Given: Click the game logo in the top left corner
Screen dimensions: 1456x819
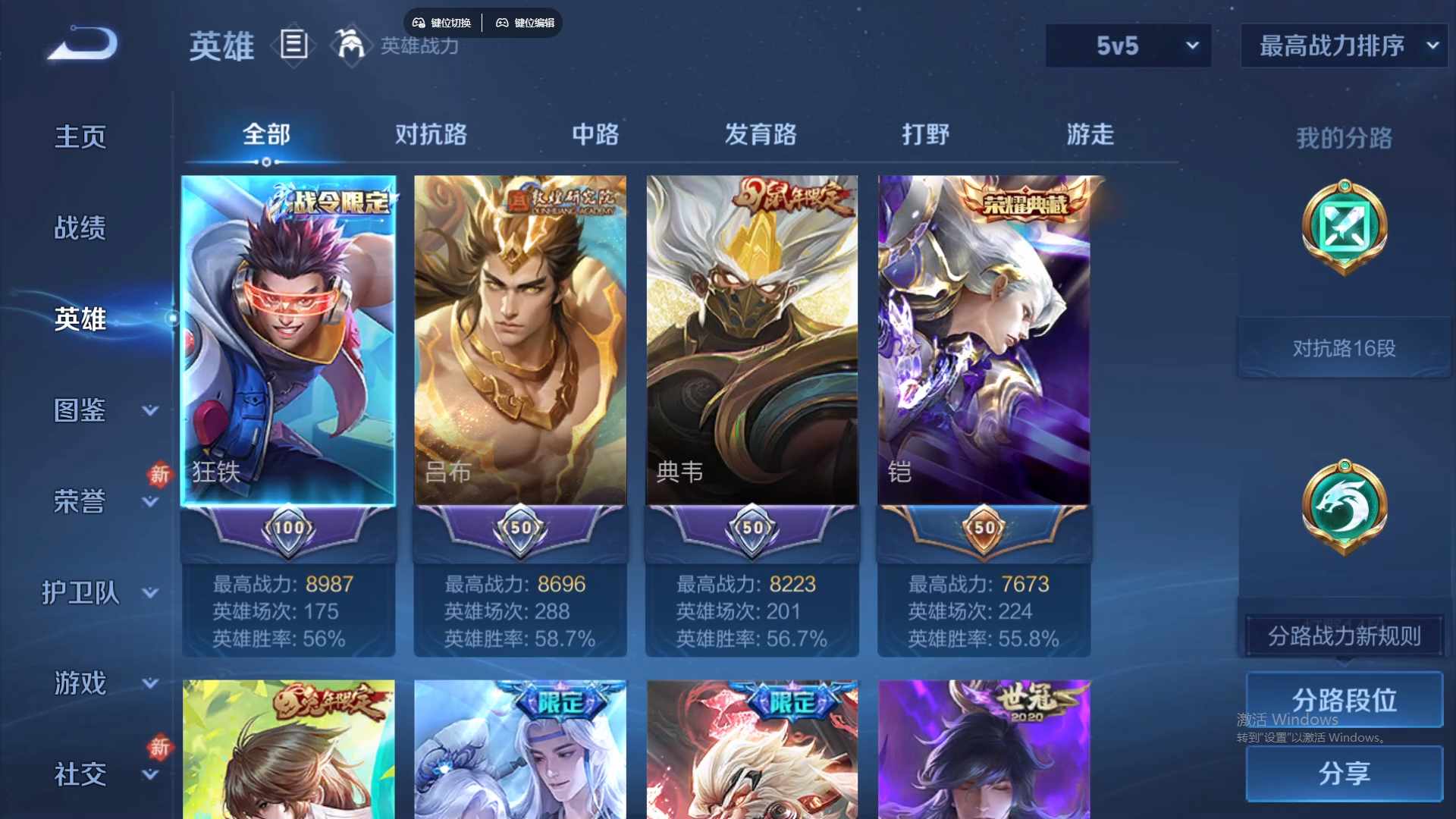Looking at the screenshot, I should tap(81, 44).
